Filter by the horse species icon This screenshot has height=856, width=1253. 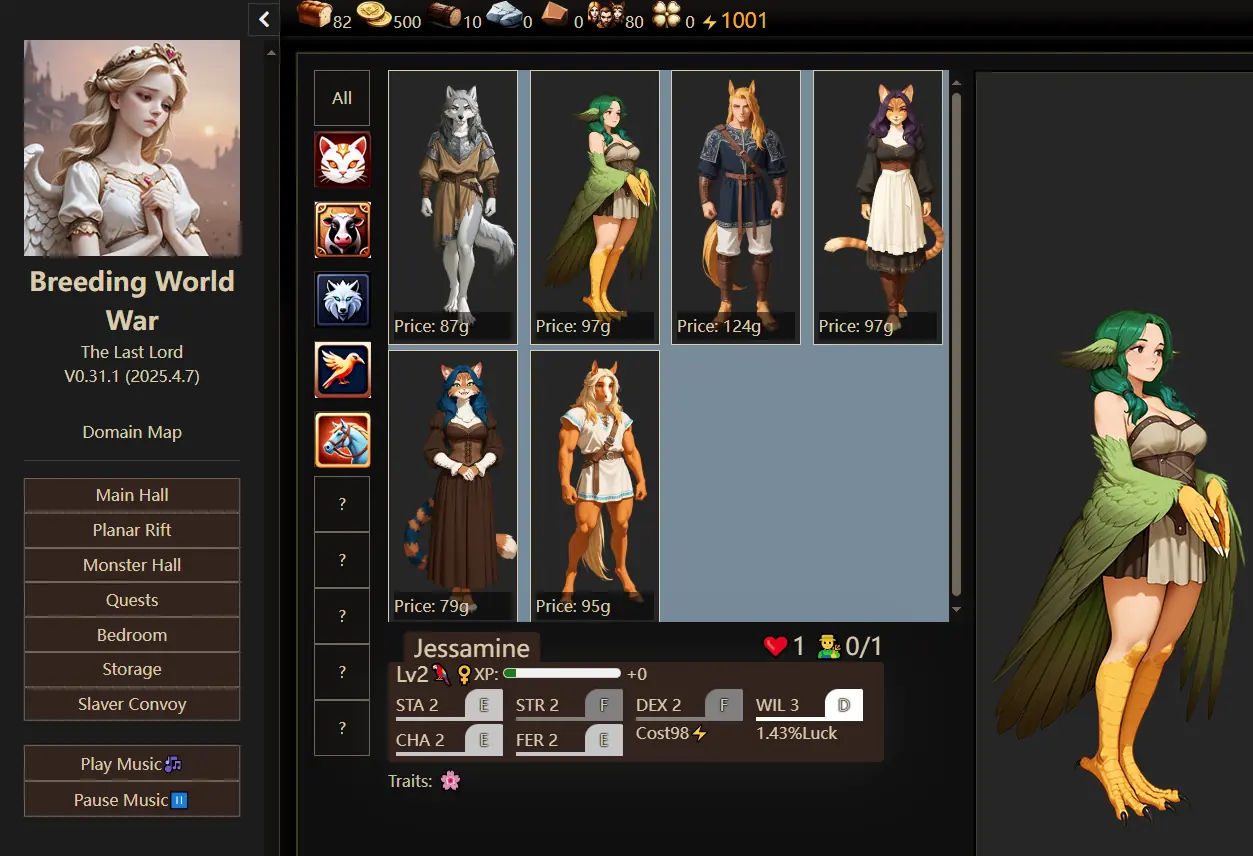(x=342, y=440)
